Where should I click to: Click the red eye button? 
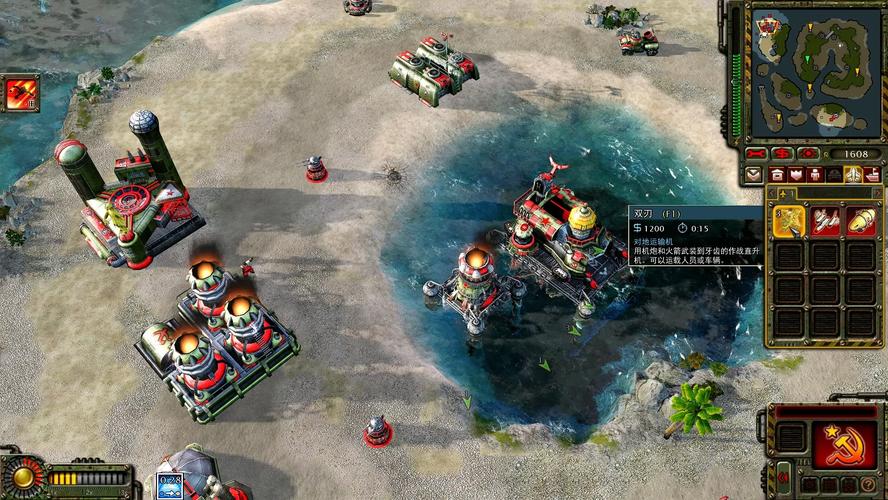tap(809, 154)
